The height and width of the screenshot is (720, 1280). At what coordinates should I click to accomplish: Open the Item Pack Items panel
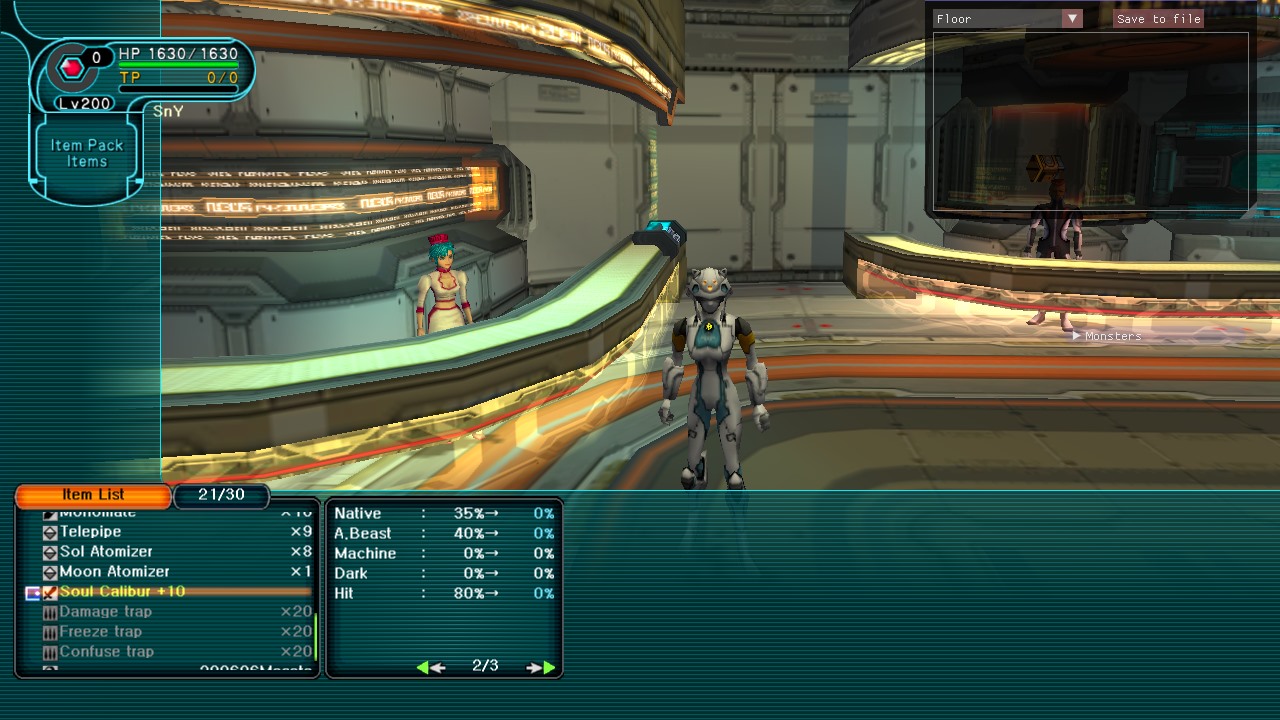[87, 153]
